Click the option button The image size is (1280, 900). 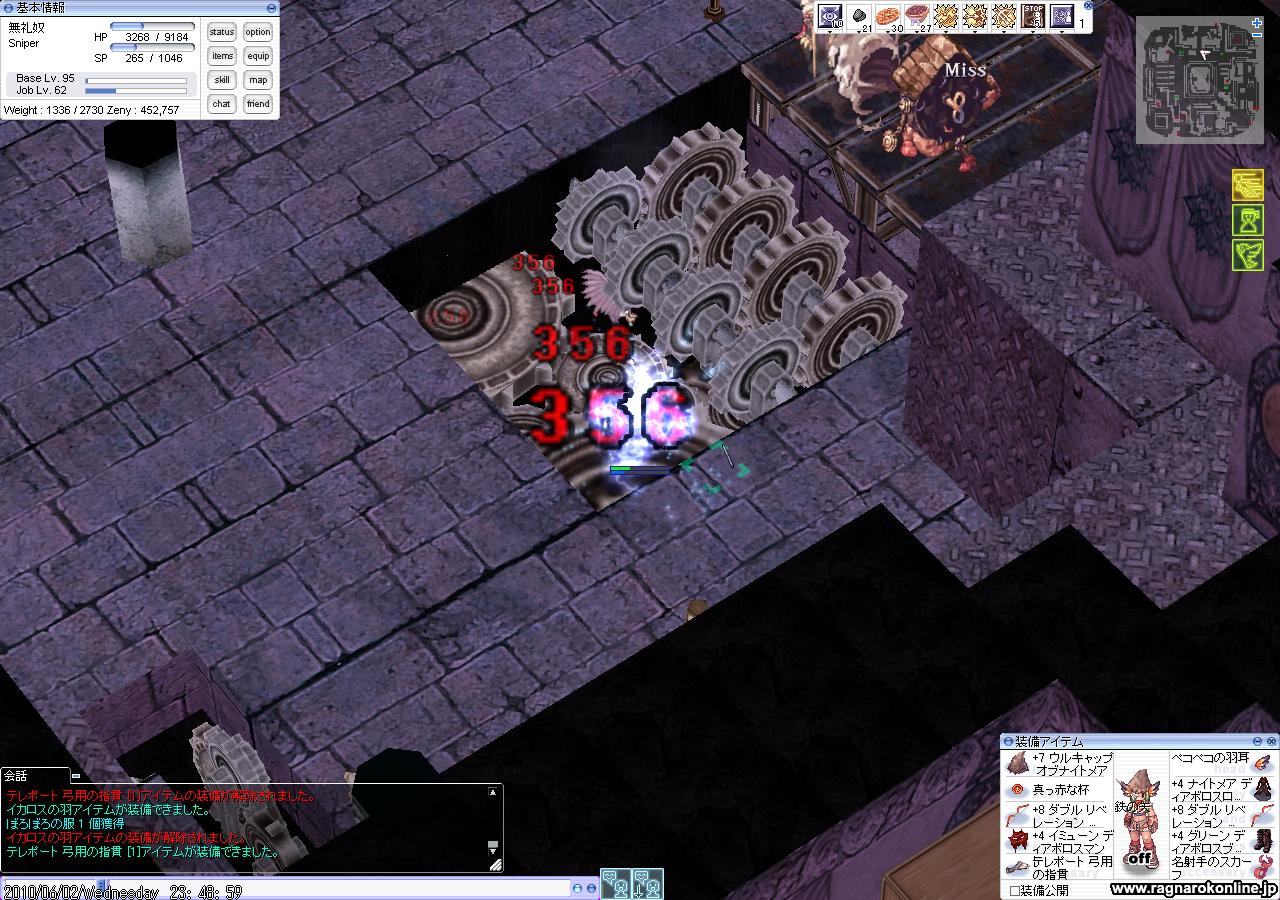pos(258,33)
